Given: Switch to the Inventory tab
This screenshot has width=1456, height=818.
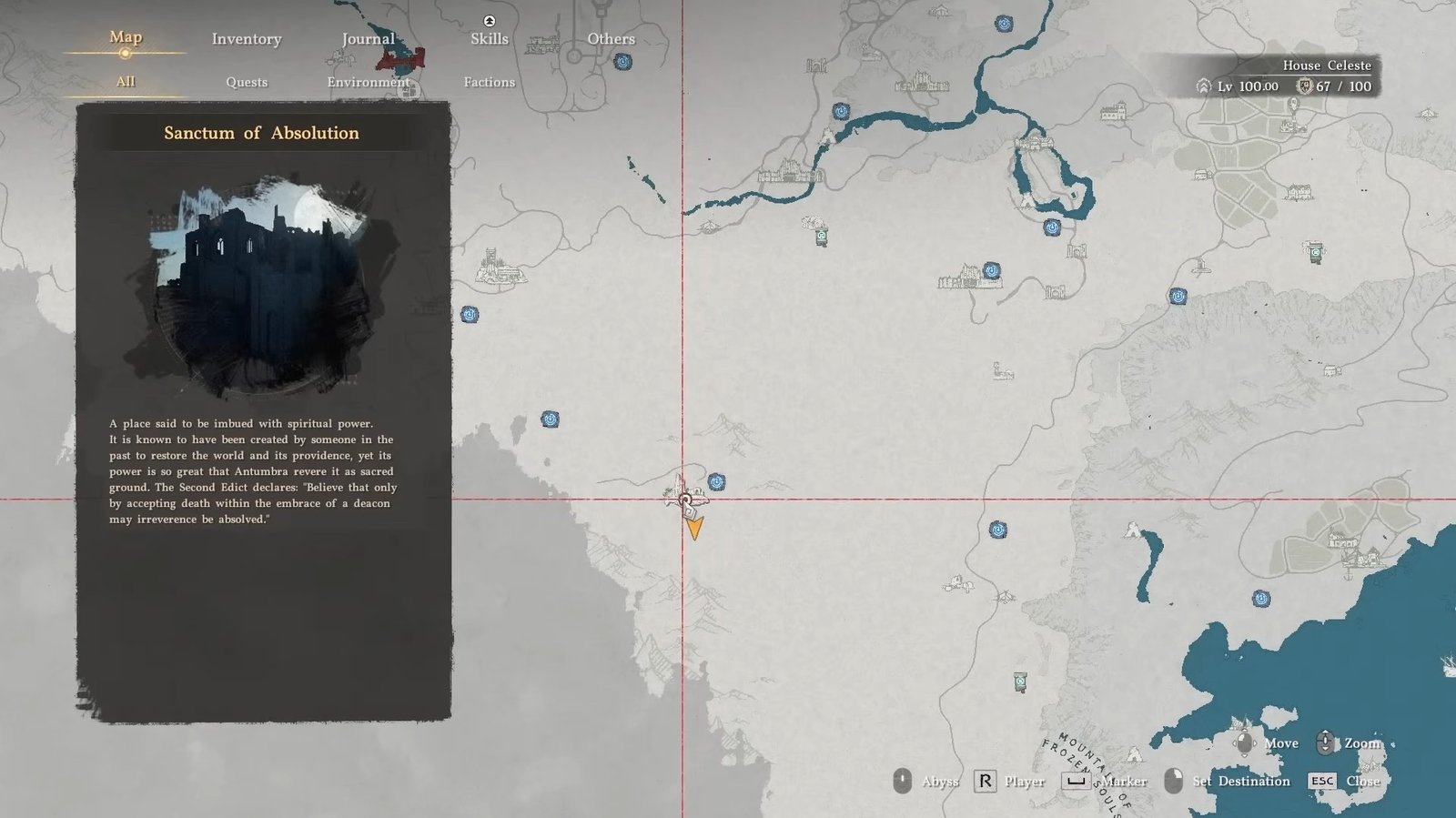Looking at the screenshot, I should [x=247, y=39].
